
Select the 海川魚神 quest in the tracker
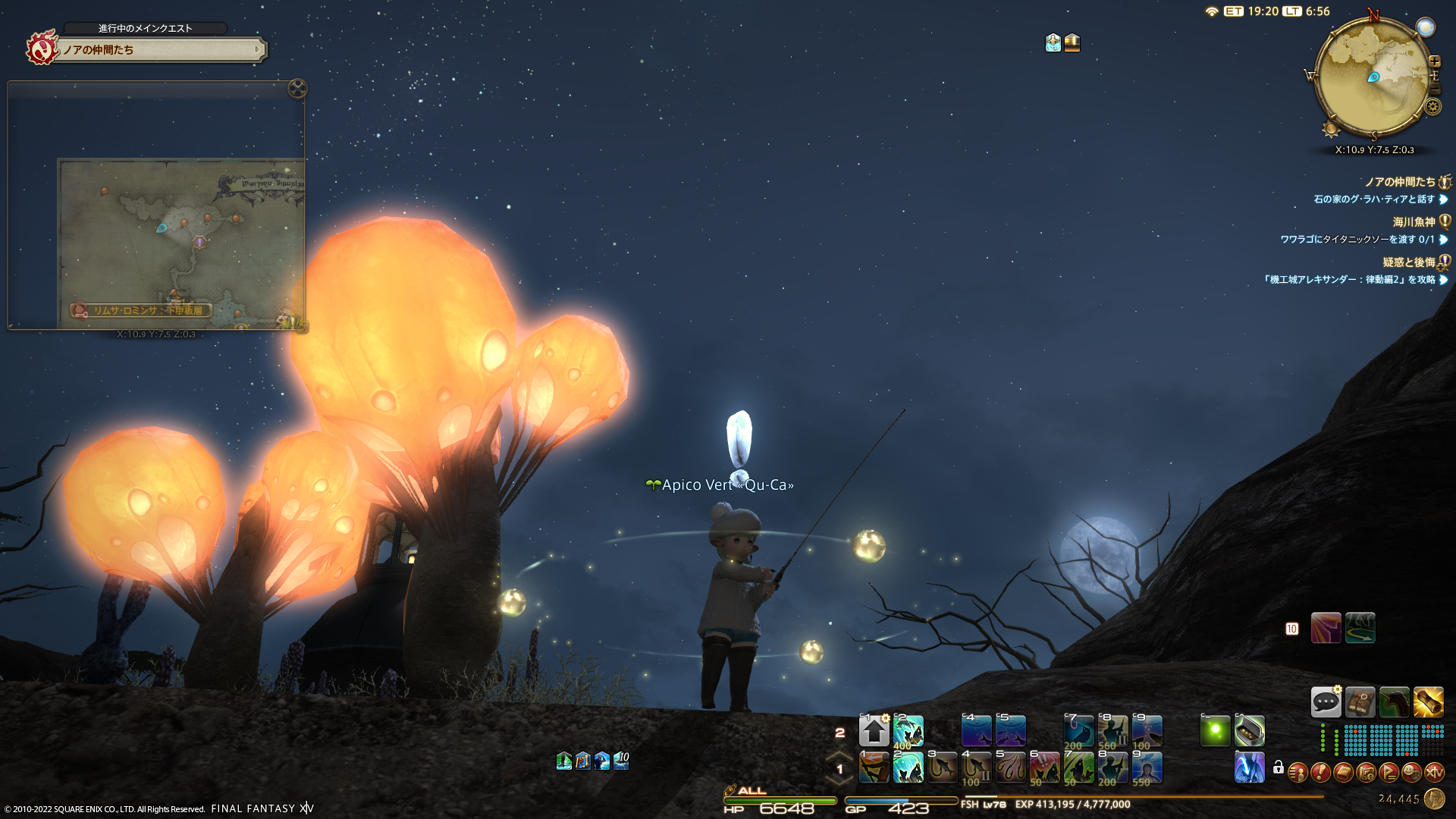[x=1414, y=222]
